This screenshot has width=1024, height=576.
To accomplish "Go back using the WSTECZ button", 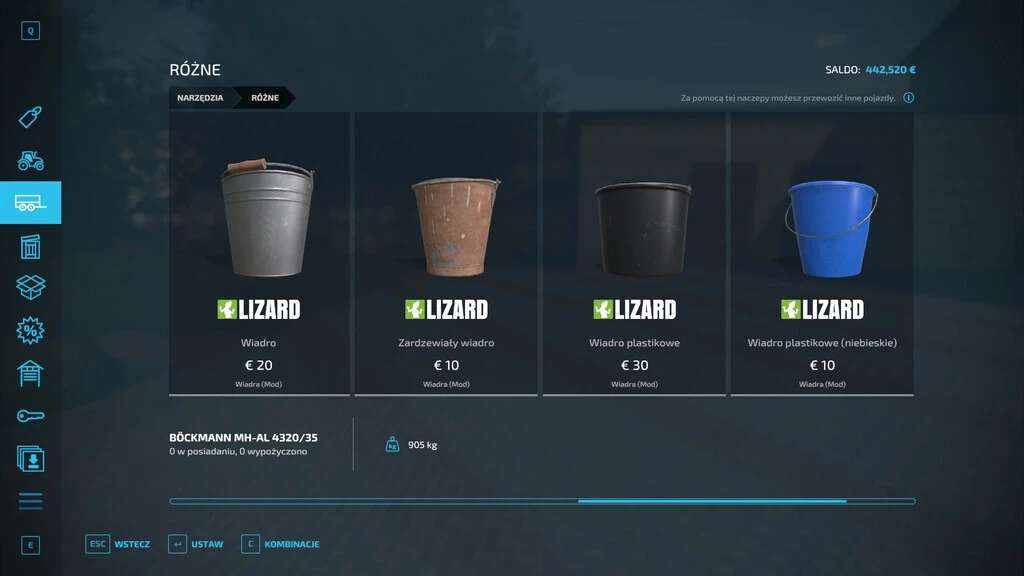I will [x=118, y=544].
